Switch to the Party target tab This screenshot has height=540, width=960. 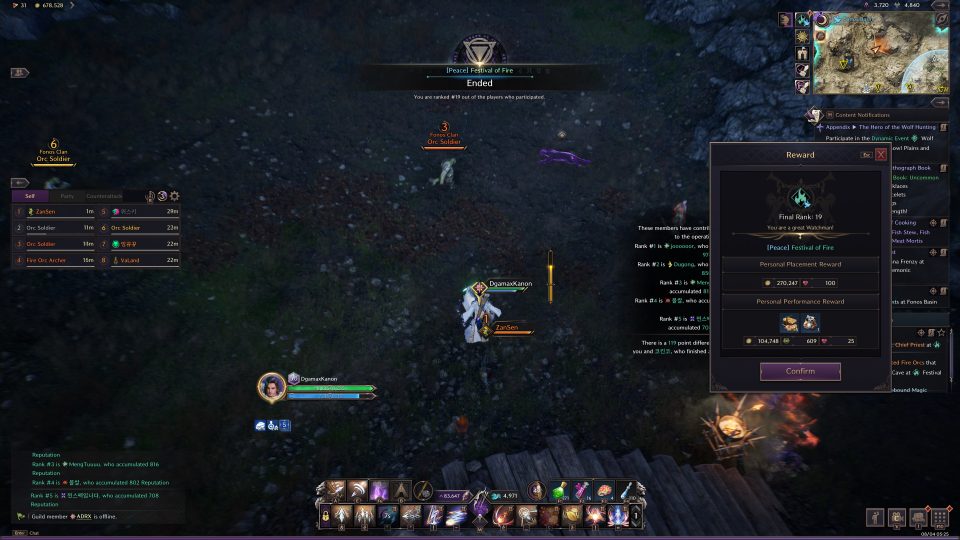pyautogui.click(x=66, y=196)
